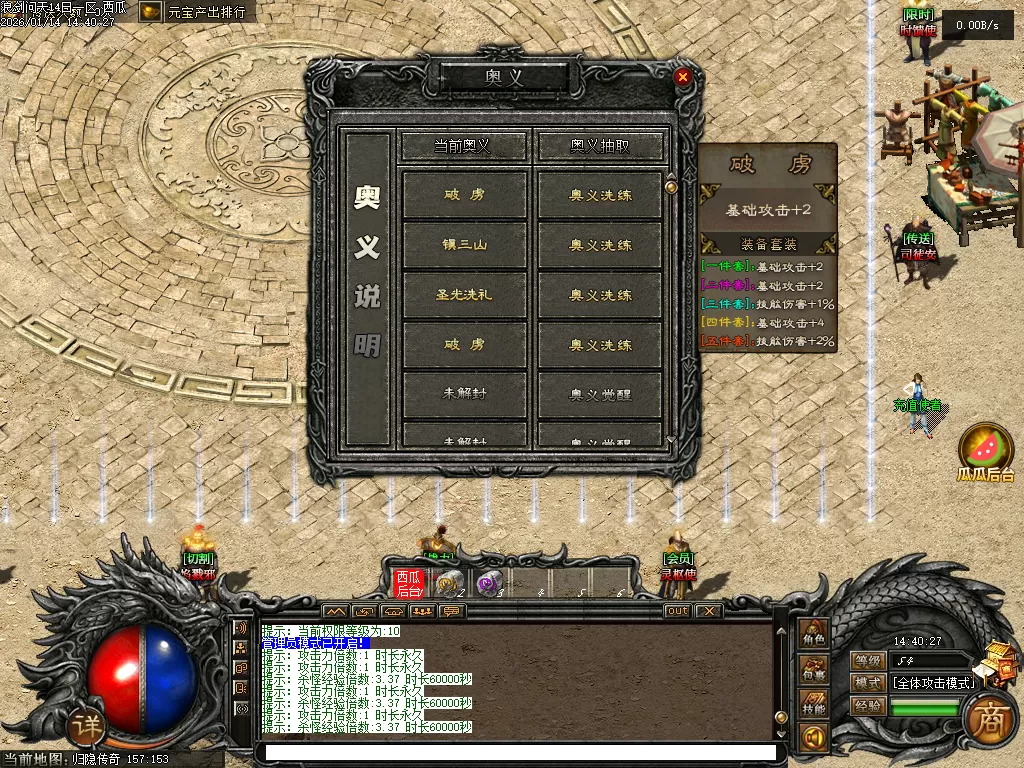Select the 镇三山 skill entry

point(465,245)
